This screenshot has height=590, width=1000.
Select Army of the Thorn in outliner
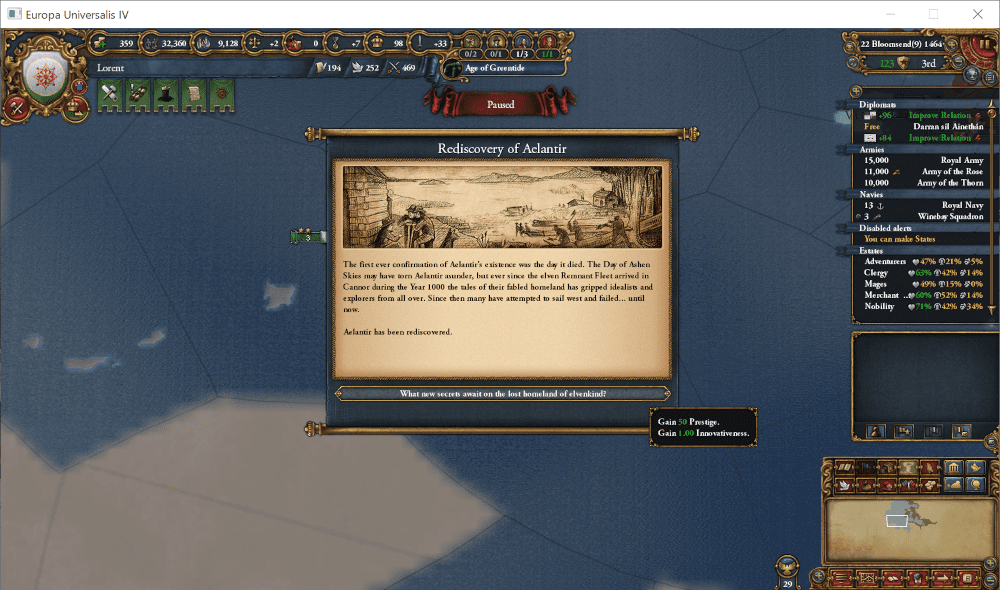click(x=923, y=183)
